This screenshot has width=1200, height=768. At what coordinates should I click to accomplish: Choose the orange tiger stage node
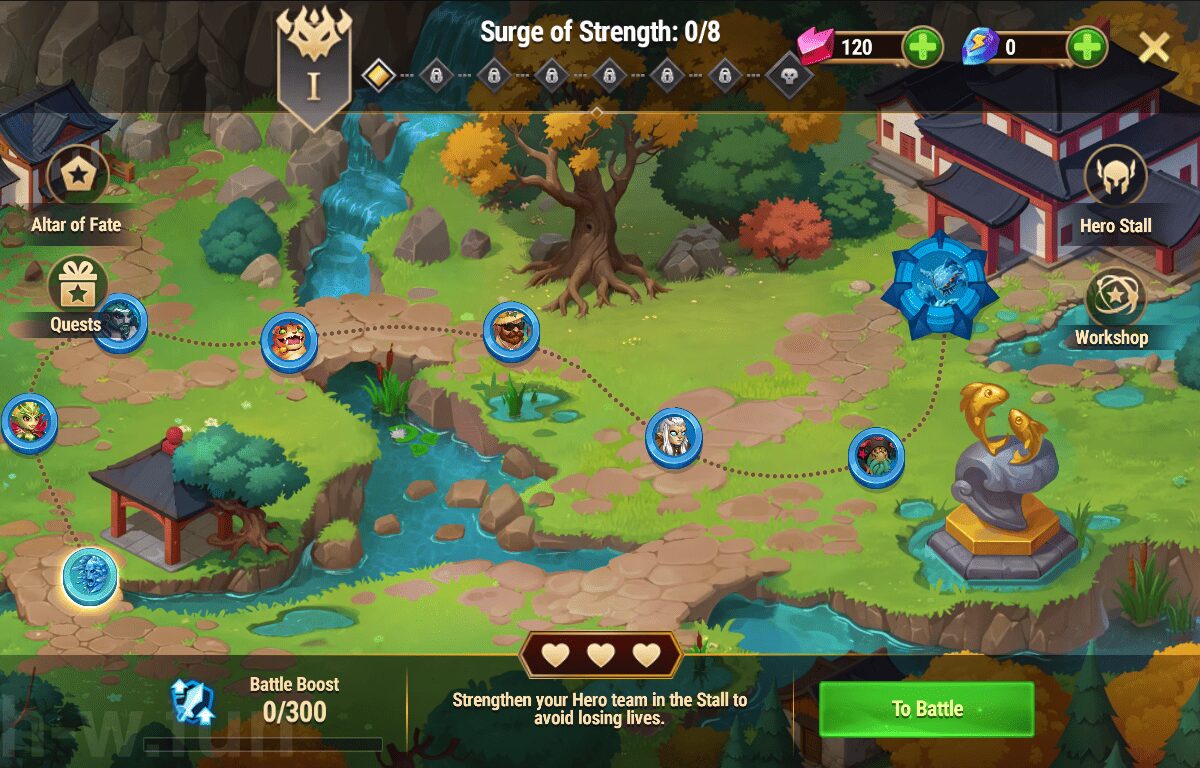point(289,341)
